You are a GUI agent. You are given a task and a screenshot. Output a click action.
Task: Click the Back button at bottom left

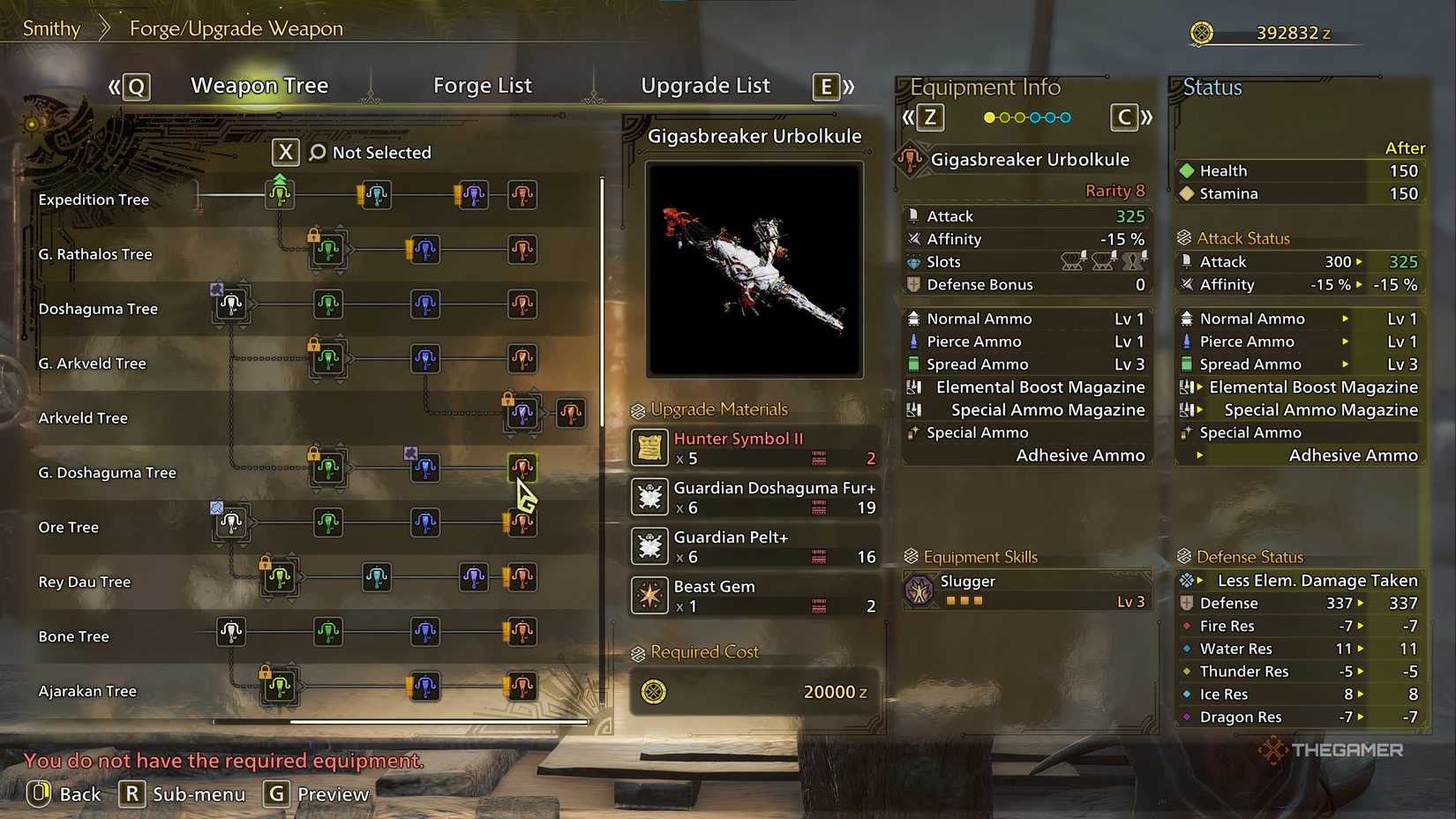64,793
